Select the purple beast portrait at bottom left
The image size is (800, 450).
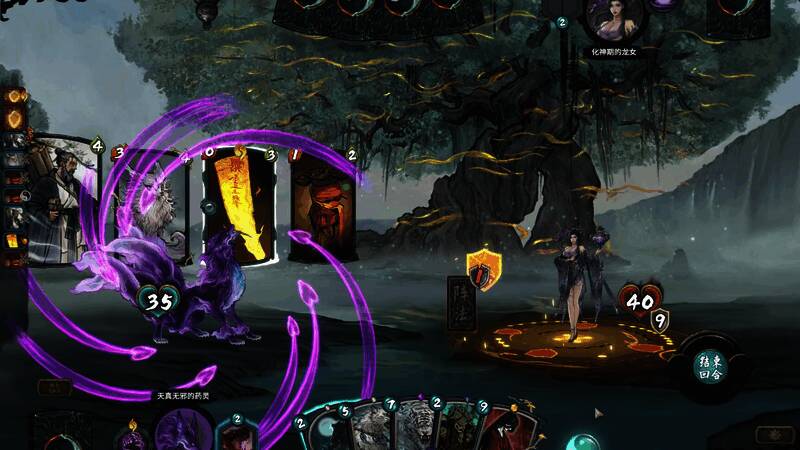(181, 430)
